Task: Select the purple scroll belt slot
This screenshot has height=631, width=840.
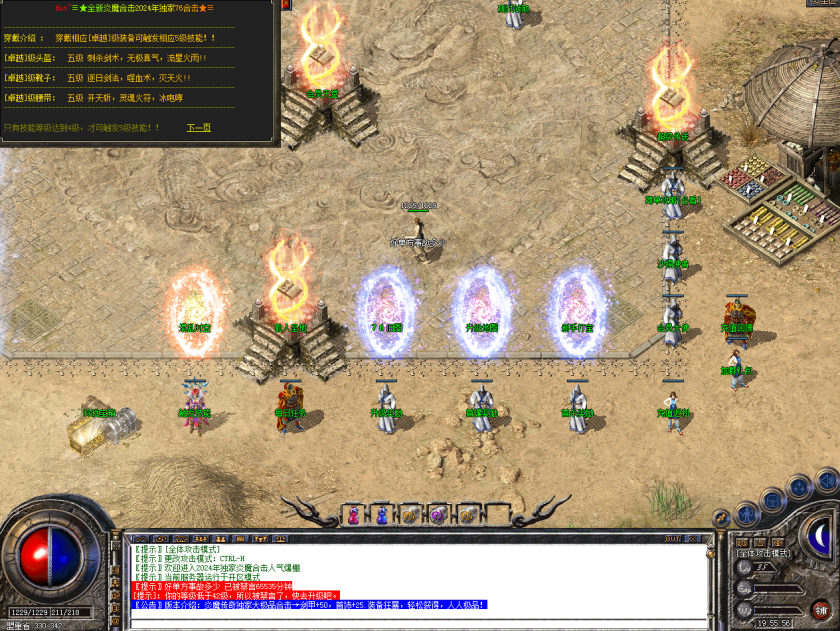Action: click(x=437, y=515)
